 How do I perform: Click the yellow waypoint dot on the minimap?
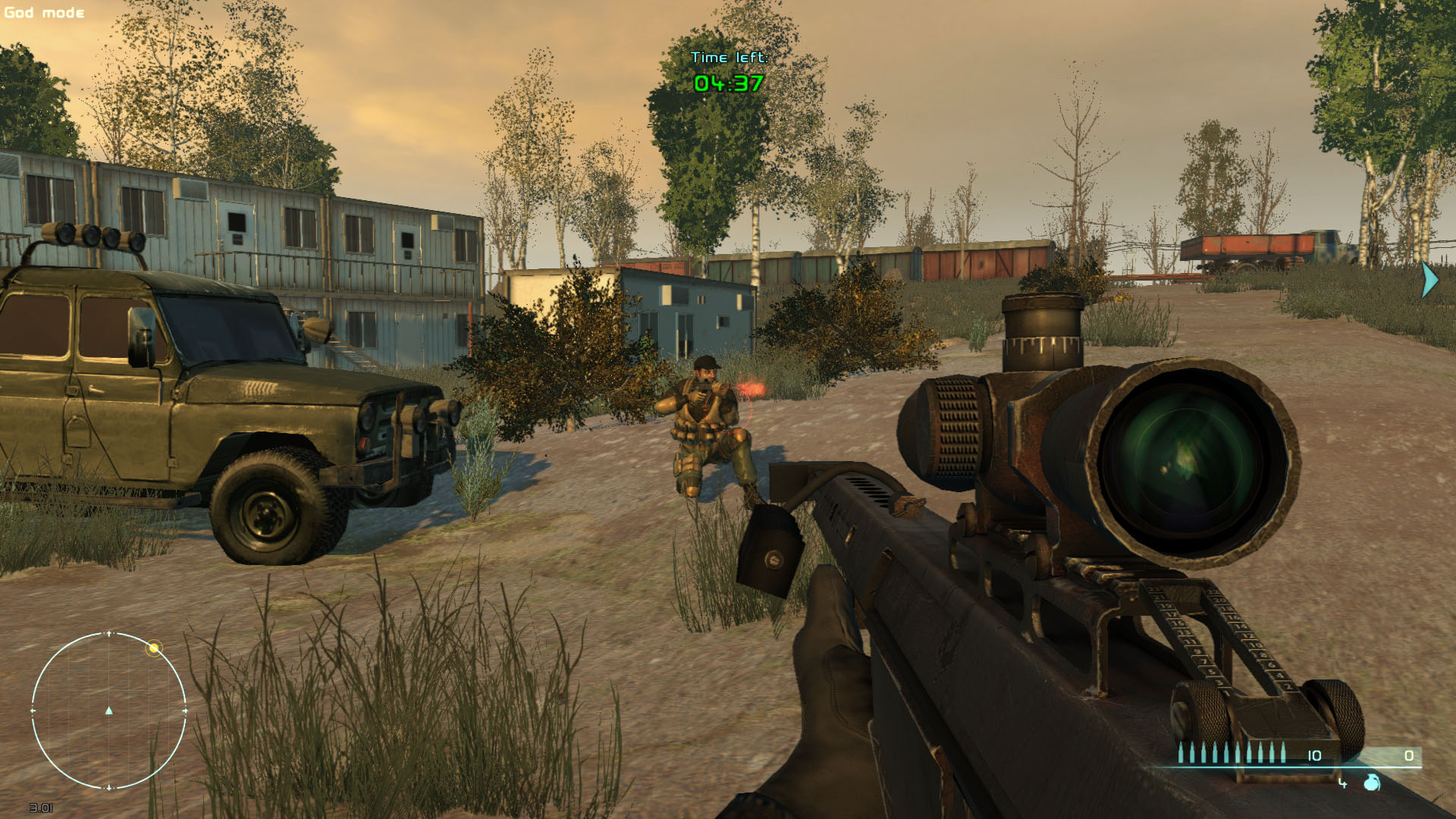click(154, 648)
